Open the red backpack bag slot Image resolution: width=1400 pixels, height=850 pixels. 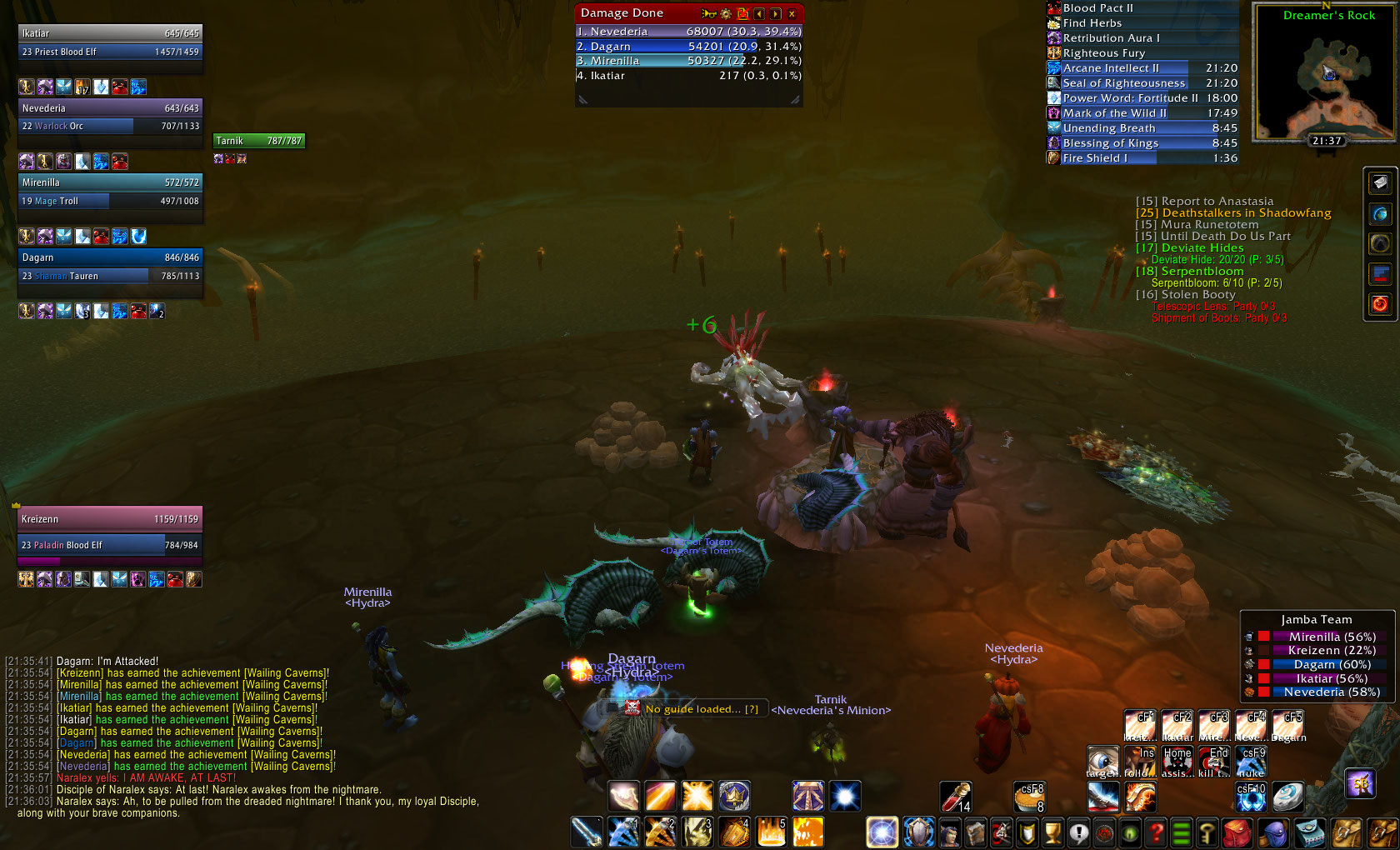tap(1237, 832)
